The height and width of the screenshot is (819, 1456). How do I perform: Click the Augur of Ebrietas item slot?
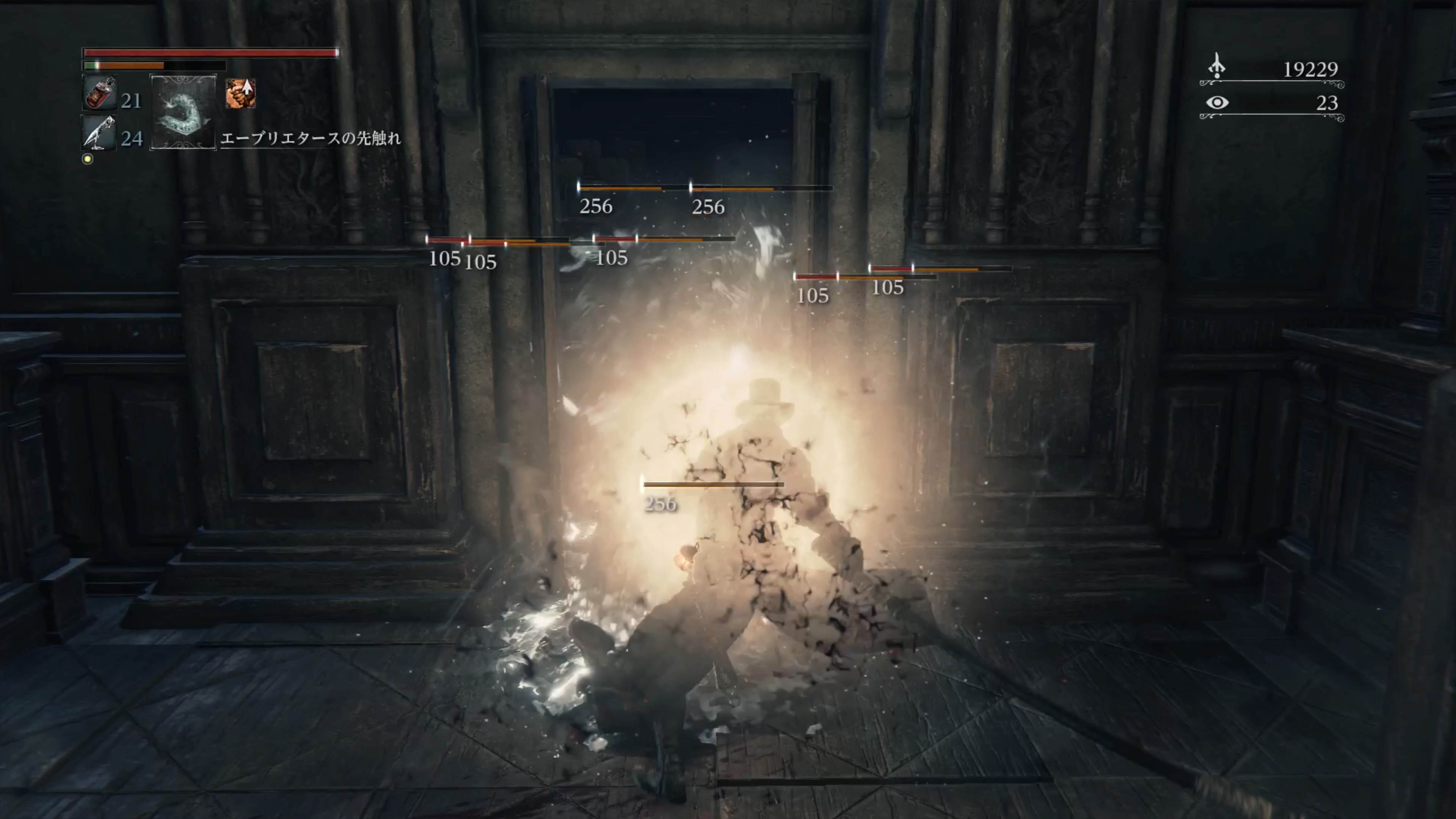[x=182, y=112]
